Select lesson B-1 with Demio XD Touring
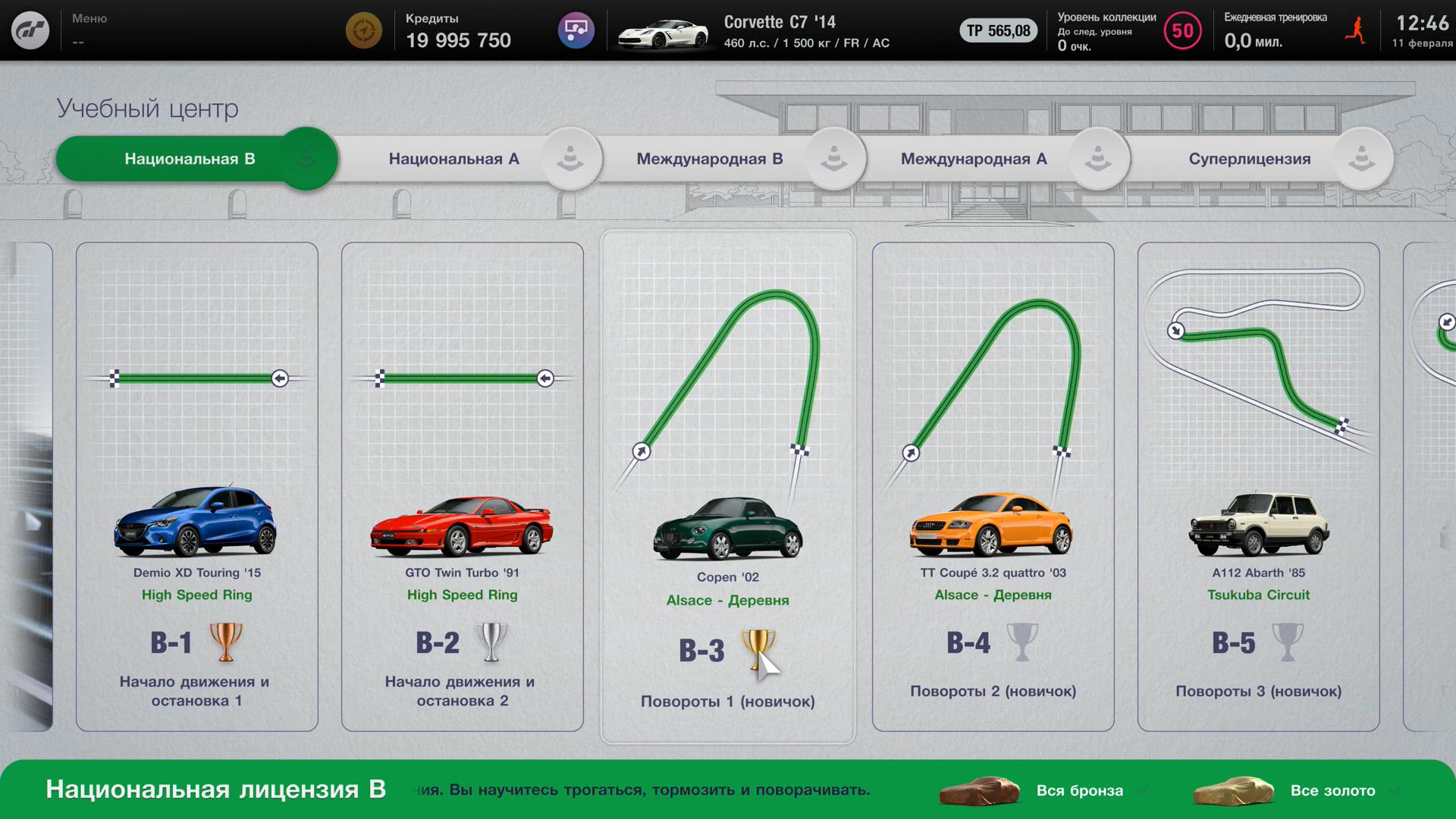The height and width of the screenshot is (819, 1456). [197, 487]
